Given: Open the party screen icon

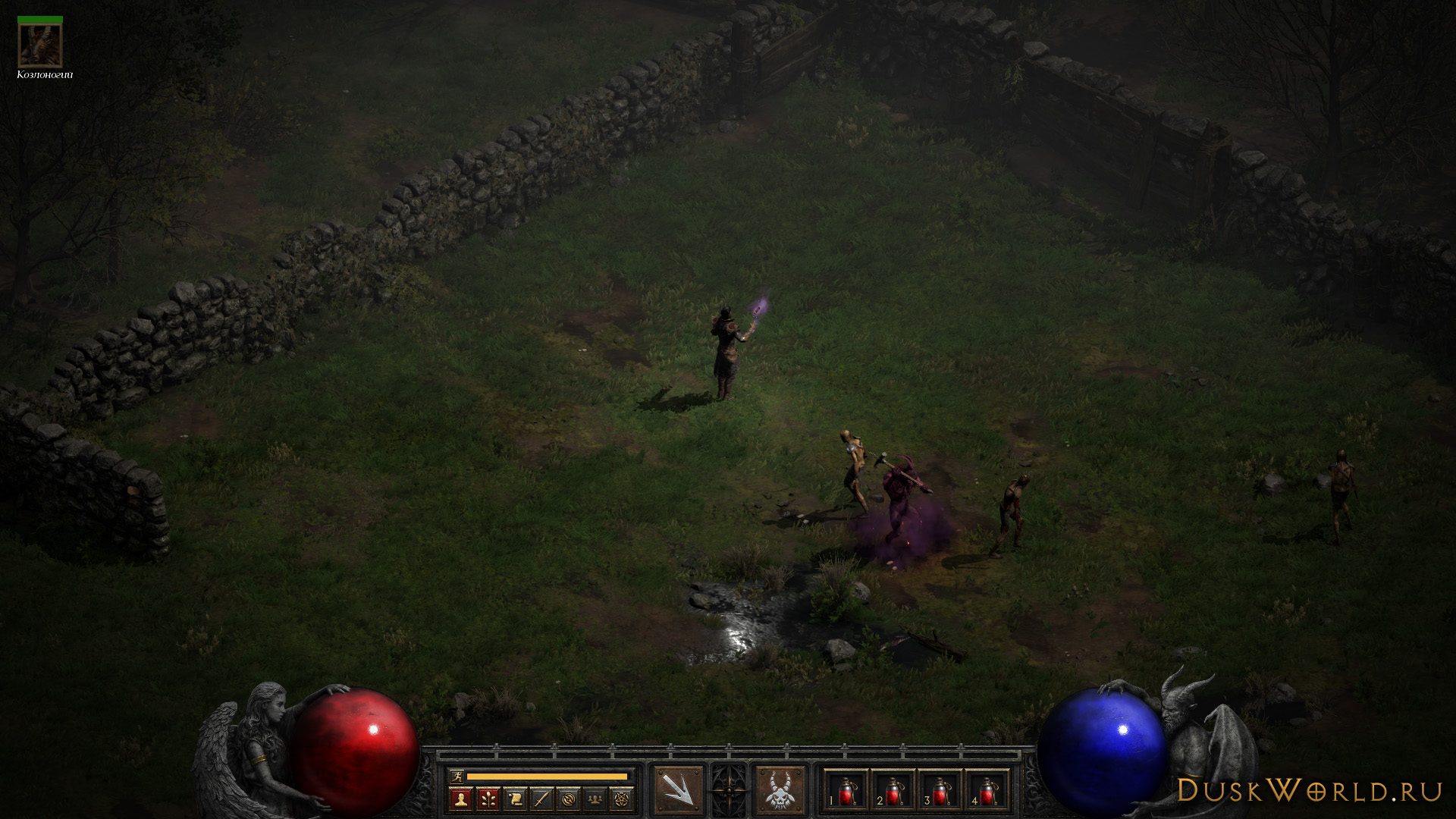Looking at the screenshot, I should click(x=597, y=799).
